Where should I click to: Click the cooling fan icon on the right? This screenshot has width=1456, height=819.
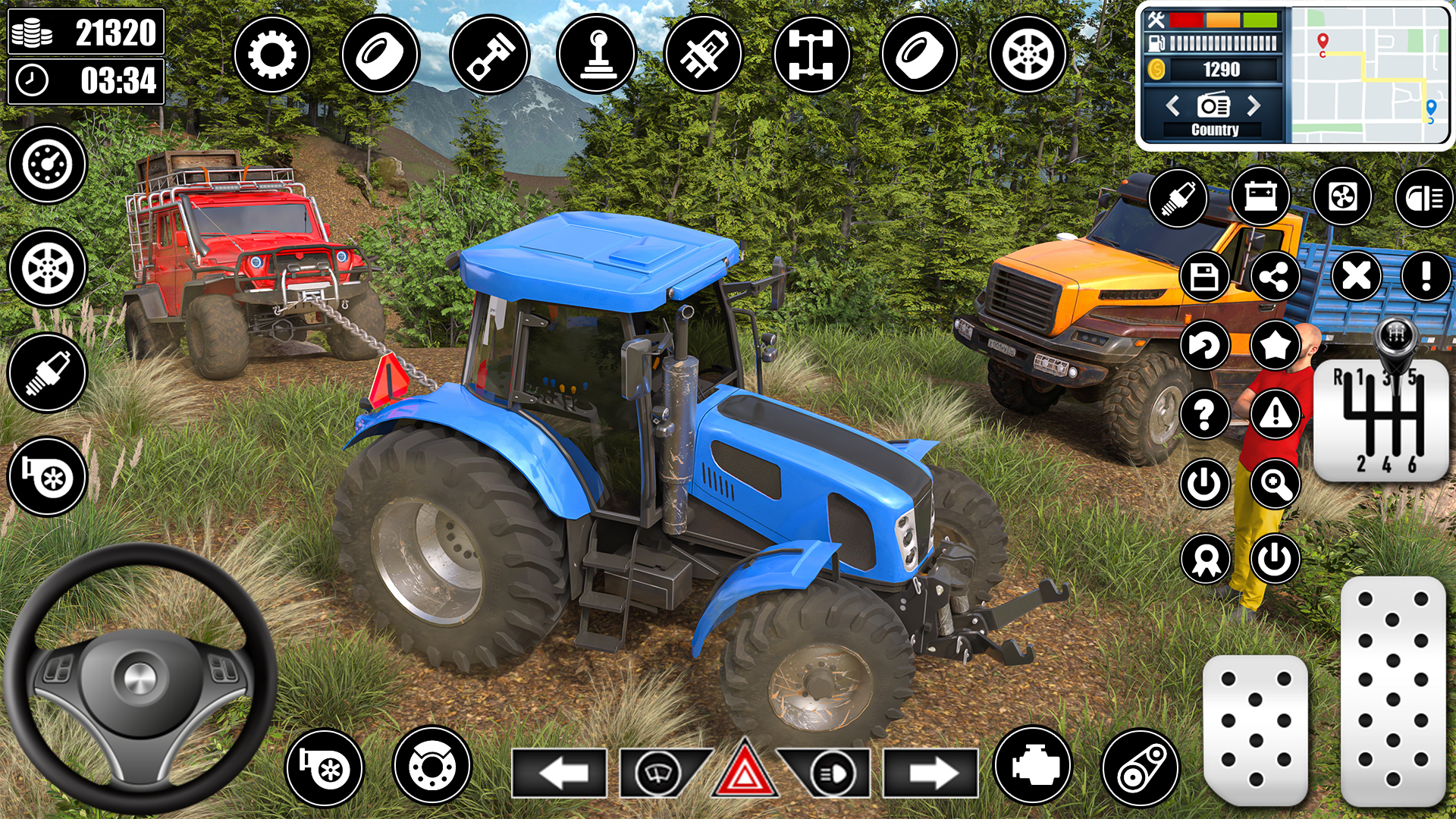[x=1344, y=197]
